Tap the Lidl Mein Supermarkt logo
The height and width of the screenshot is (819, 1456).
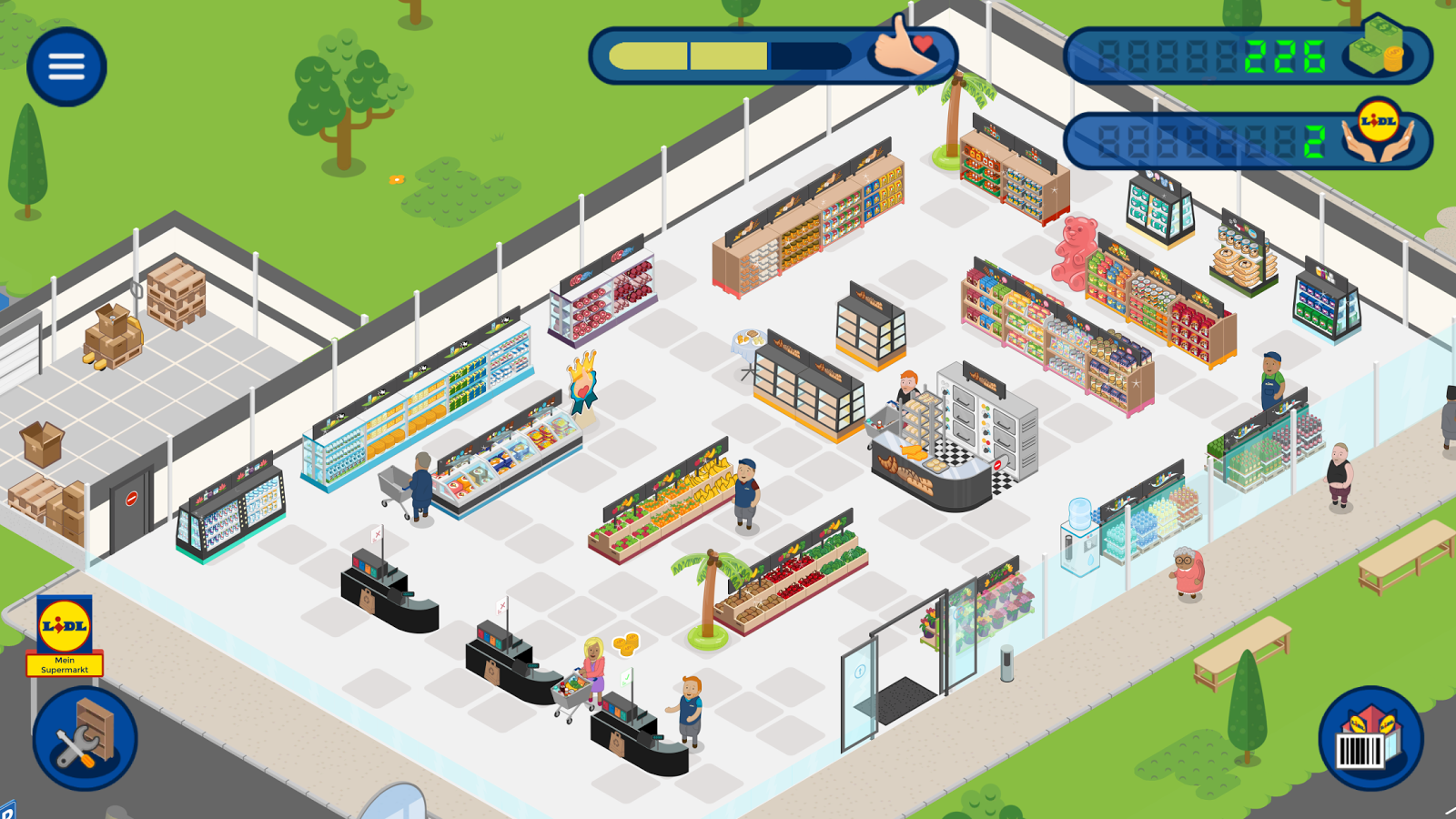pyautogui.click(x=65, y=636)
